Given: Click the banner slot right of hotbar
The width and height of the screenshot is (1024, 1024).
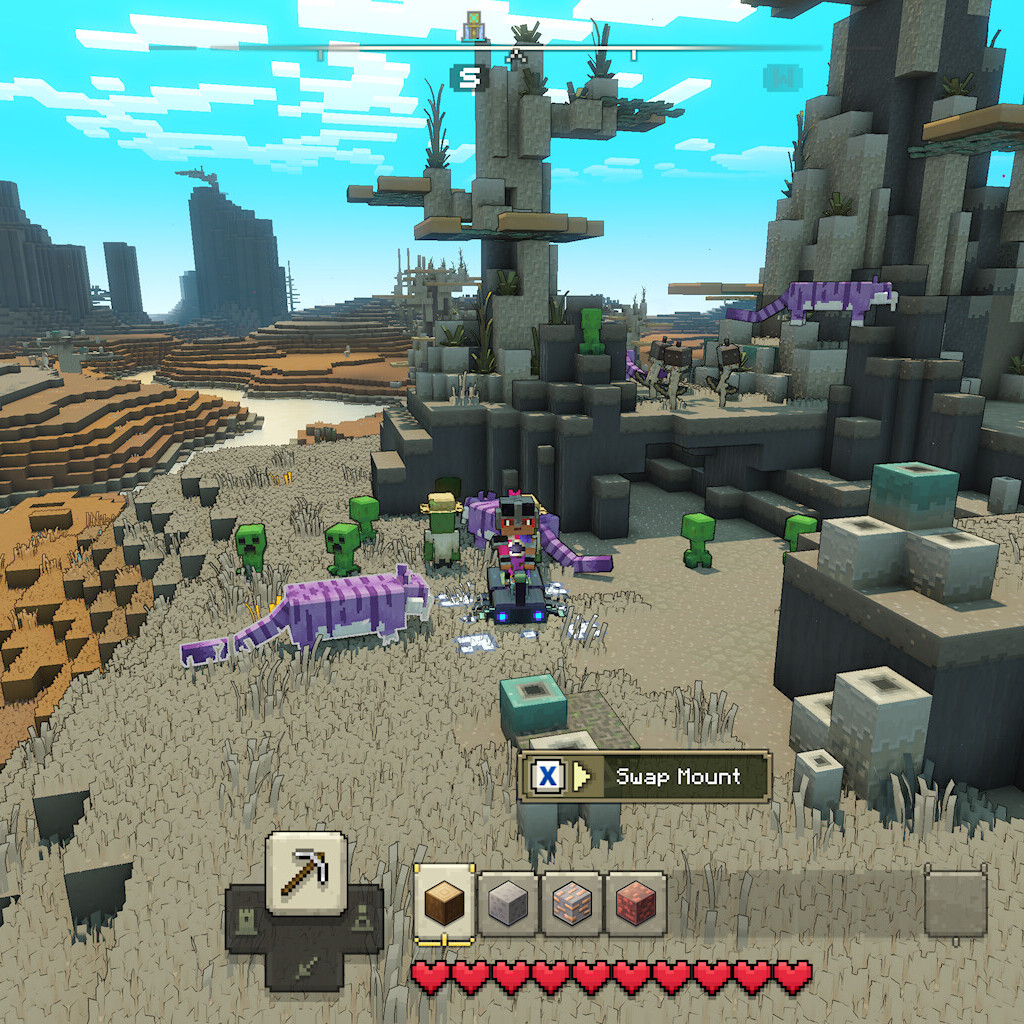Looking at the screenshot, I should (x=955, y=903).
